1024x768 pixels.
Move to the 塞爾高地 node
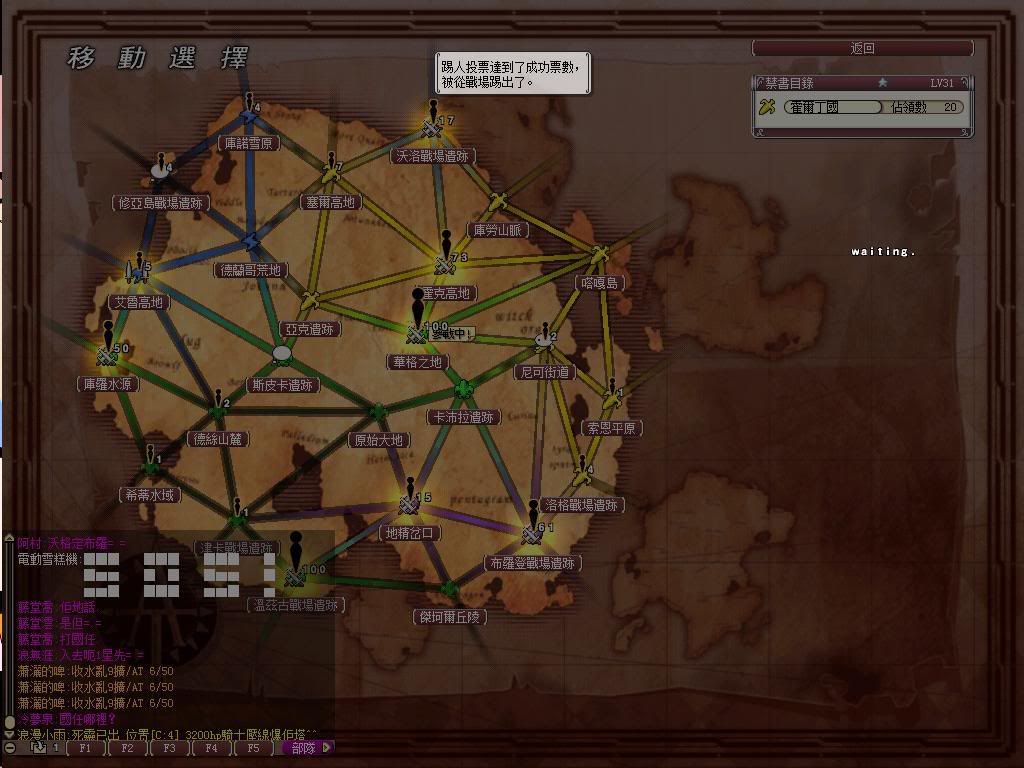tap(330, 176)
